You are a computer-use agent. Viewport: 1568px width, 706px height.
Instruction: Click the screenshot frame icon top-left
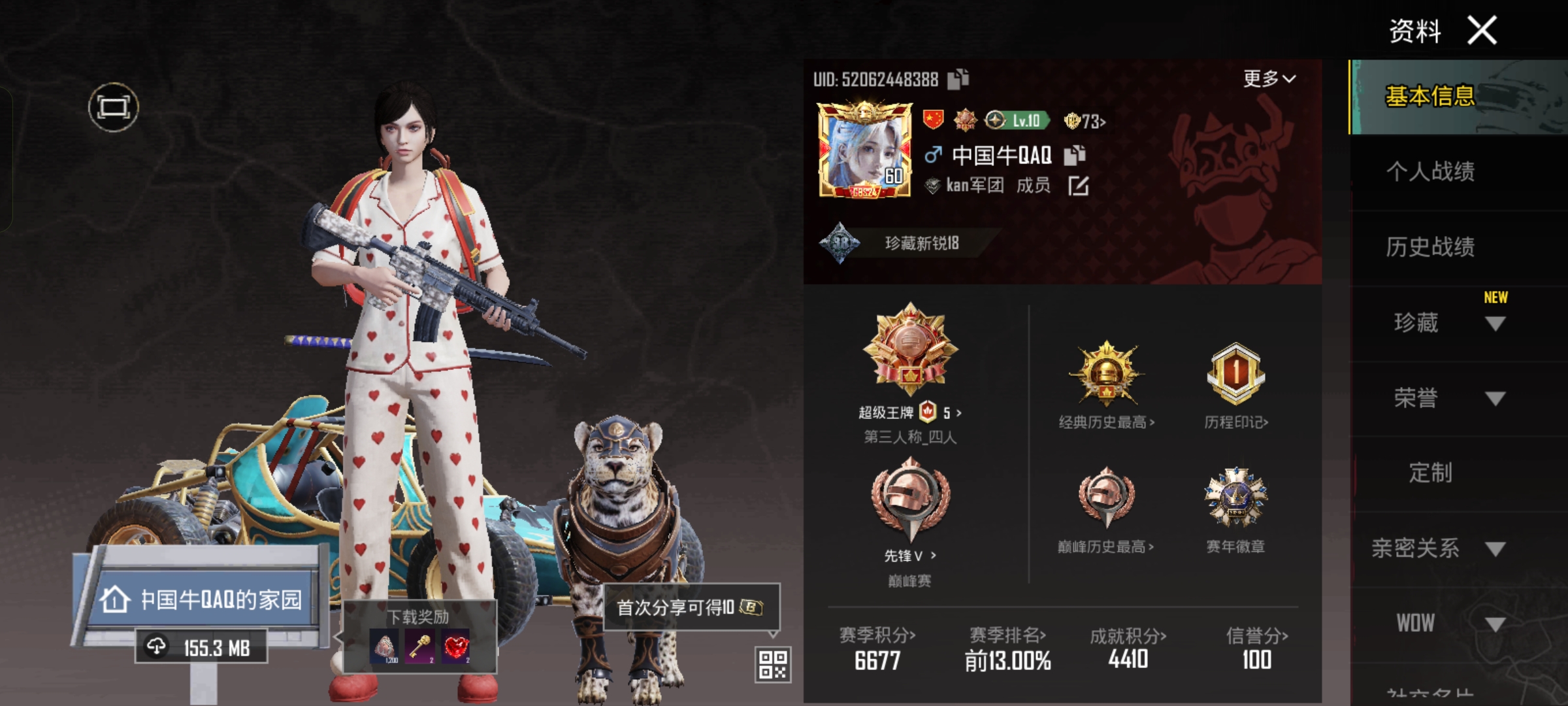coord(114,106)
